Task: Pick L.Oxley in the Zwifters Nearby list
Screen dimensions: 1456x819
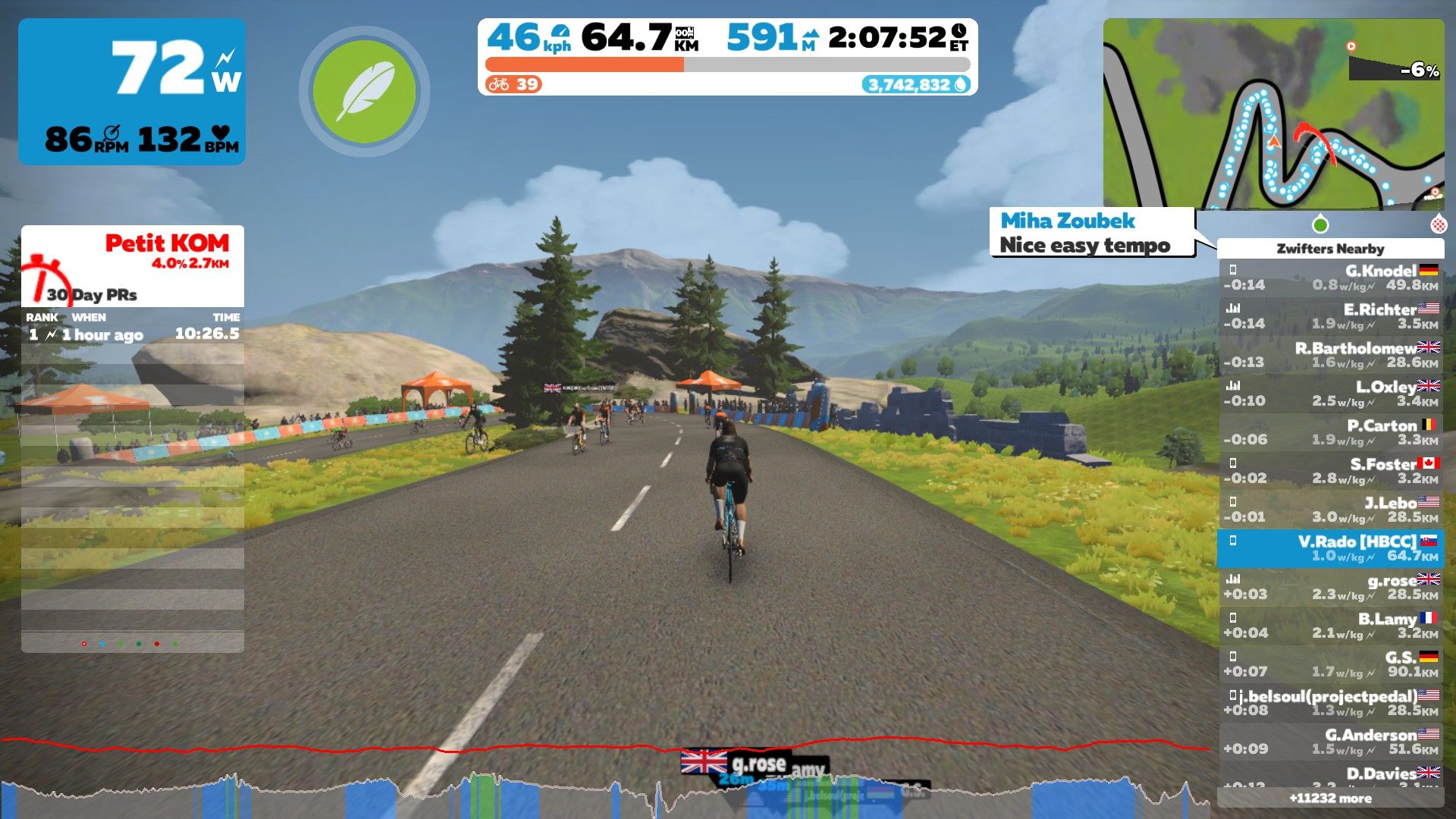Action: [1330, 394]
